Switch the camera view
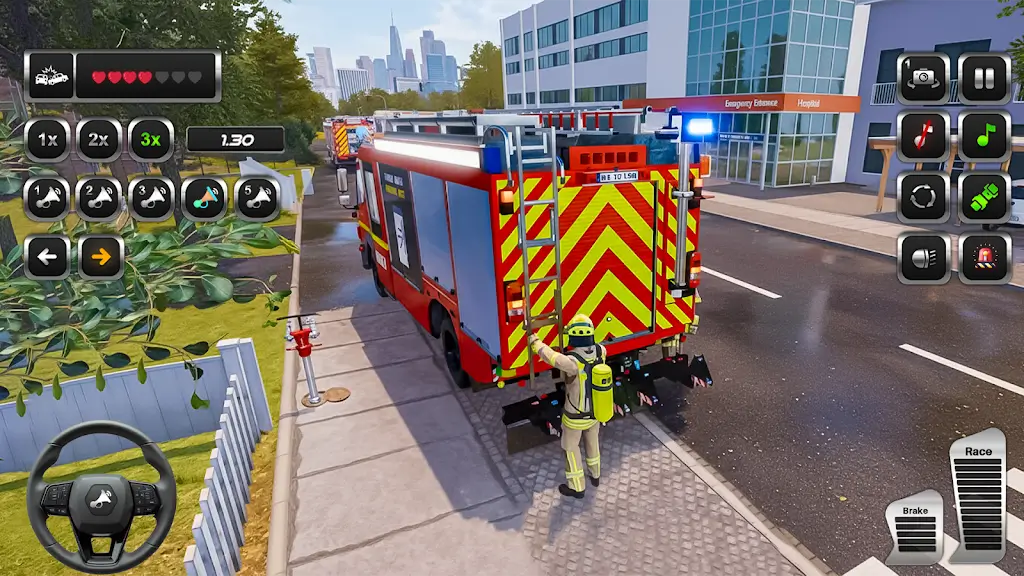The width and height of the screenshot is (1024, 576). pyautogui.click(x=923, y=78)
